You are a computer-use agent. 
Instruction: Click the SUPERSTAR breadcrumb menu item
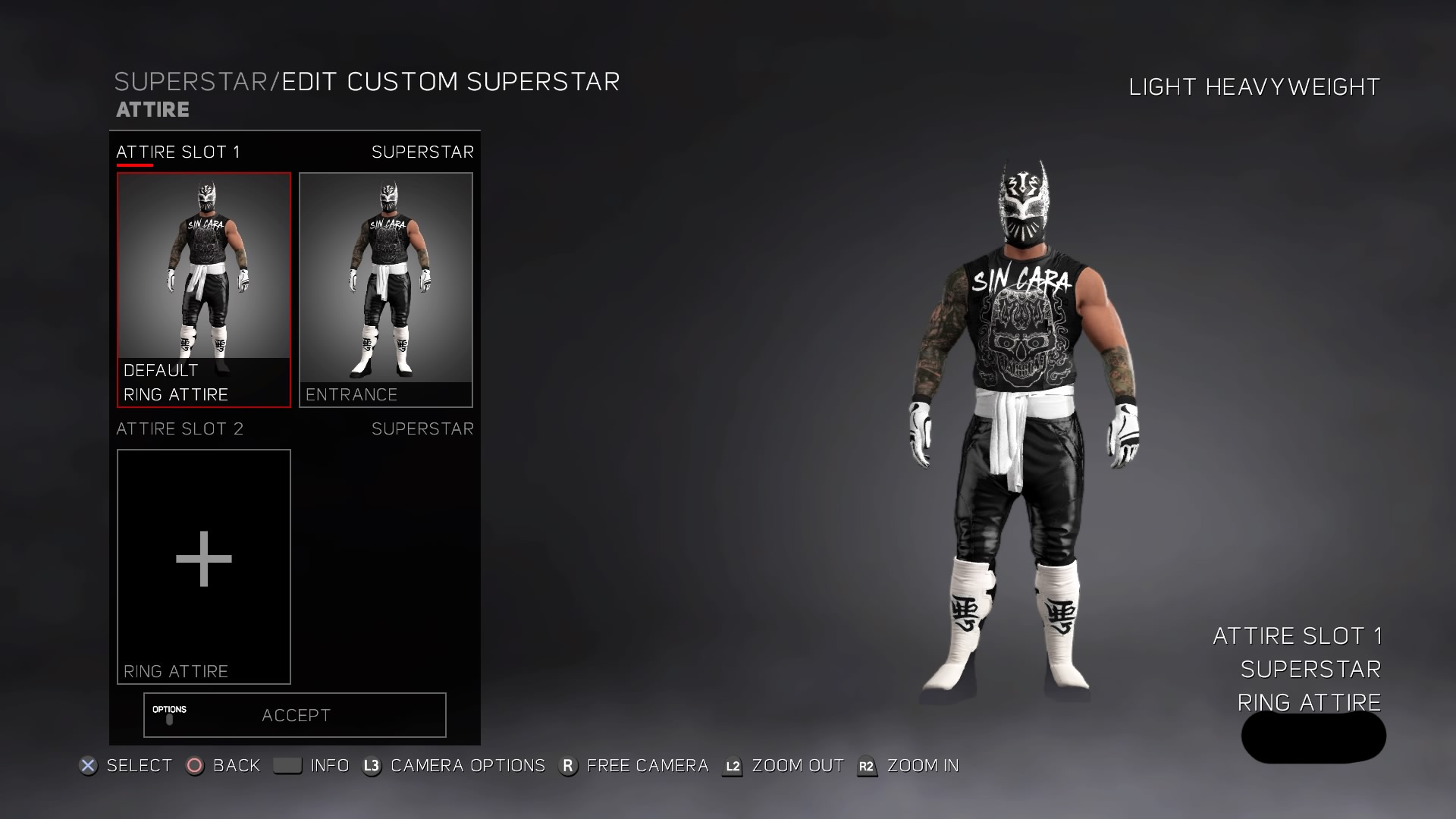click(x=192, y=81)
